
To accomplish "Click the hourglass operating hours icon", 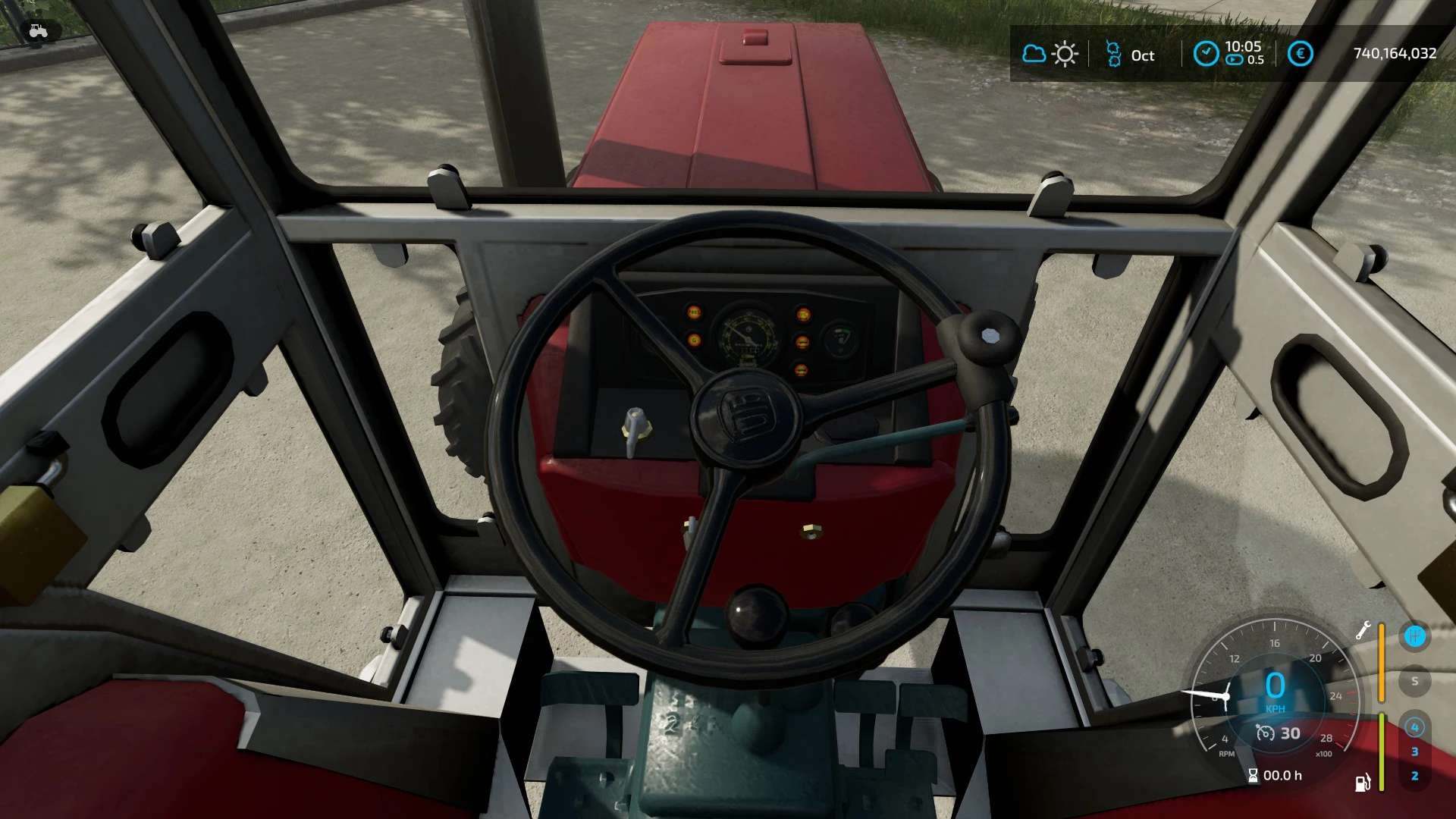I will pos(1253,775).
